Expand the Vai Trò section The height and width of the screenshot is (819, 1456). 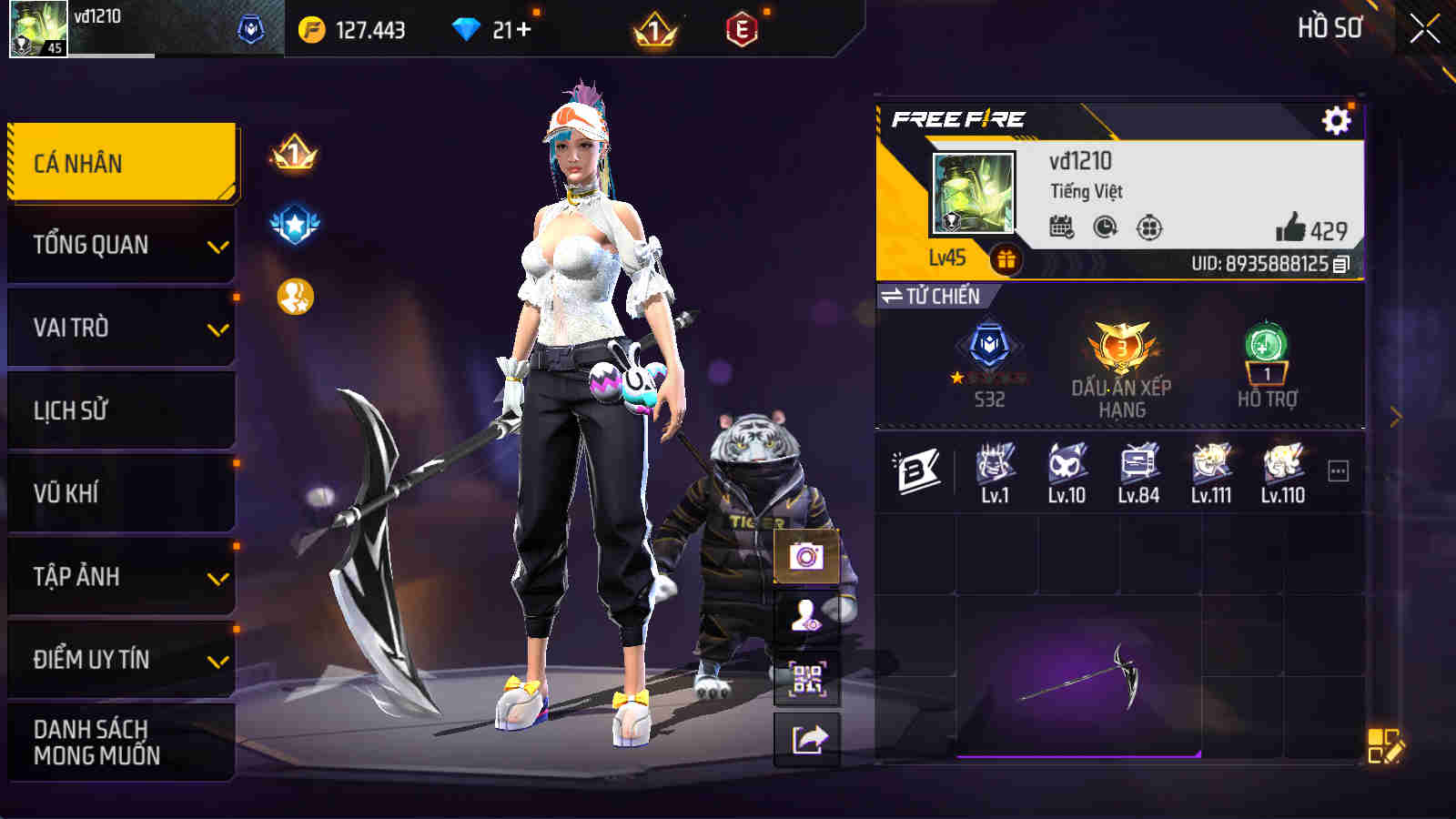120,328
